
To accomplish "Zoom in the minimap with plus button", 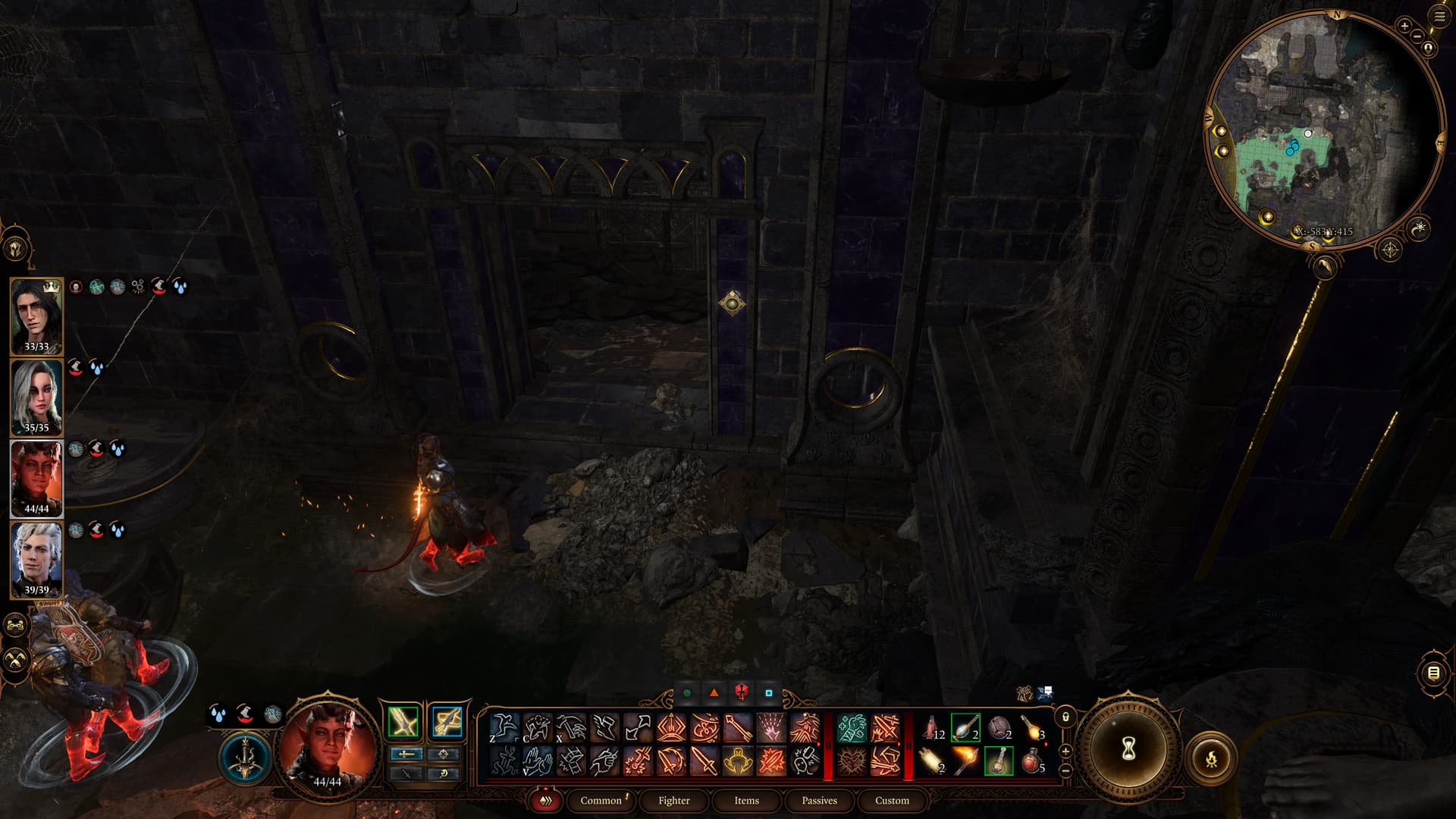I will tap(1404, 27).
